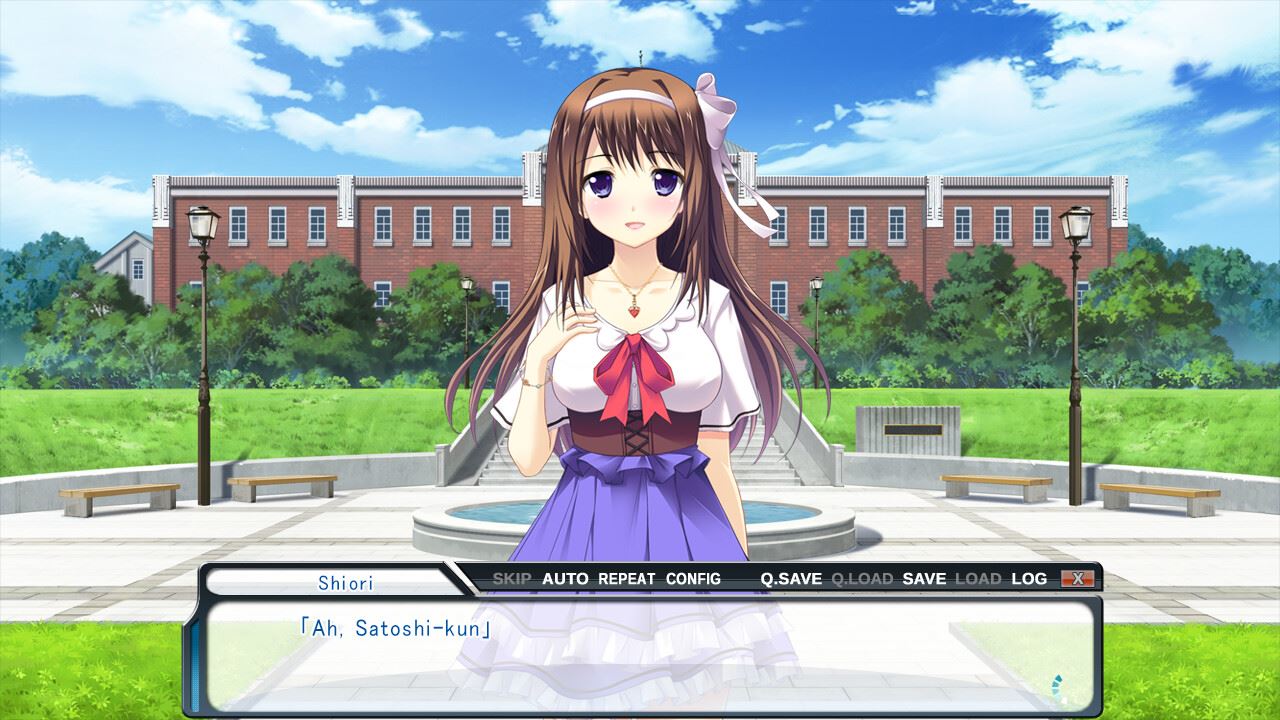Open the CONFIG settings menu
This screenshot has height=720, width=1280.
693,579
